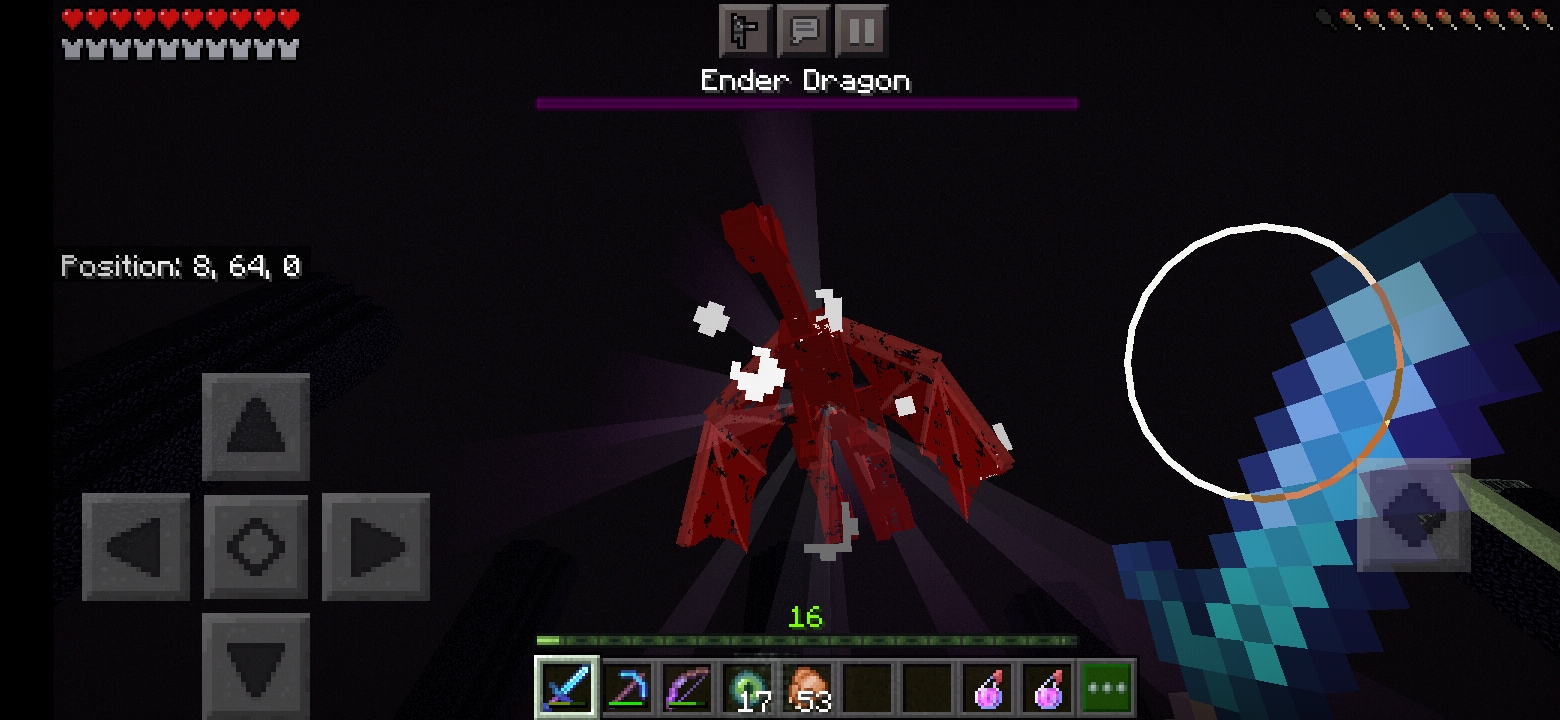
Task: Pause the game
Action: click(x=861, y=31)
